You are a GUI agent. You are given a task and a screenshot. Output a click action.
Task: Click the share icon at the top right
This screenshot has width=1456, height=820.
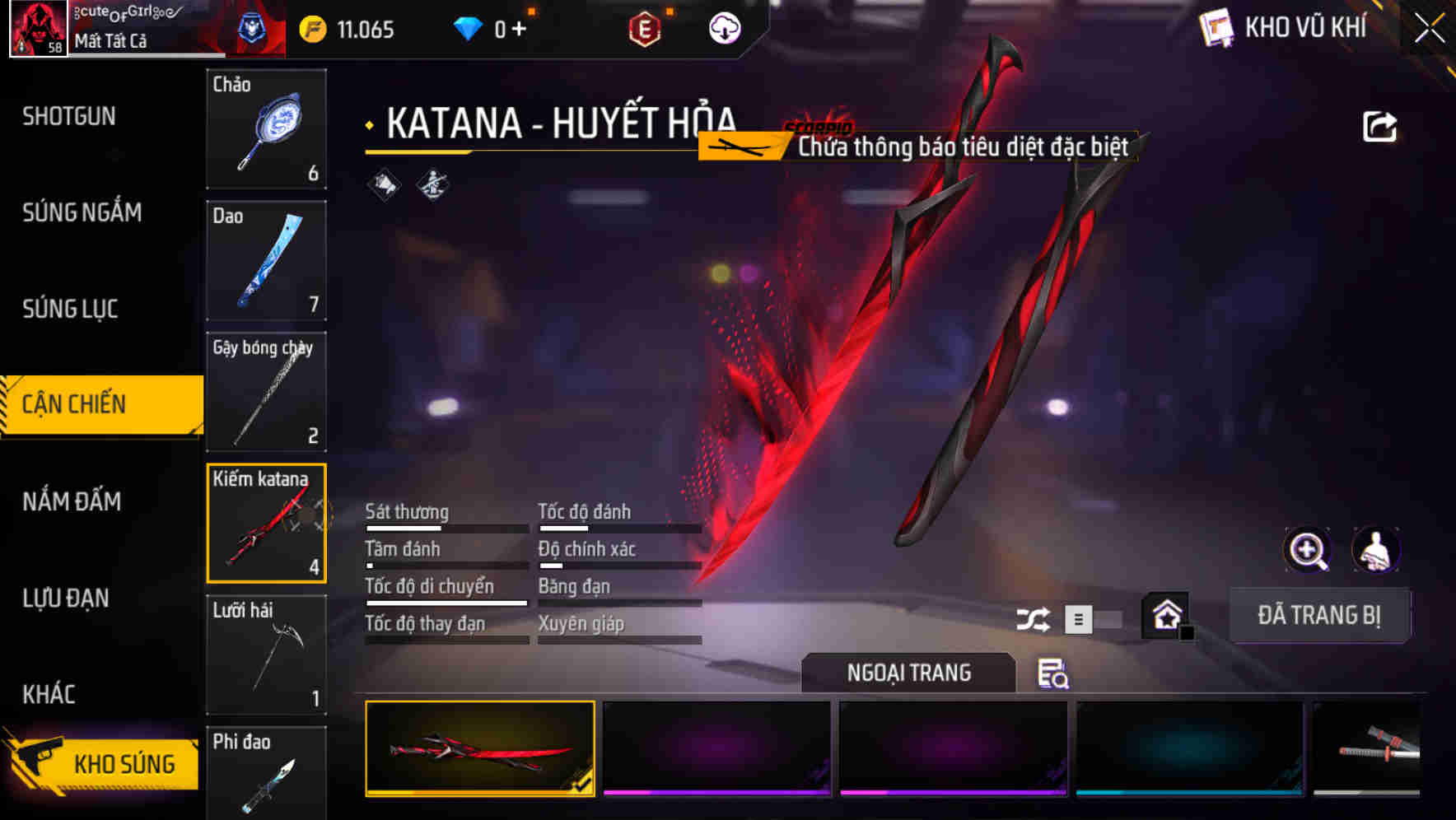point(1379,124)
